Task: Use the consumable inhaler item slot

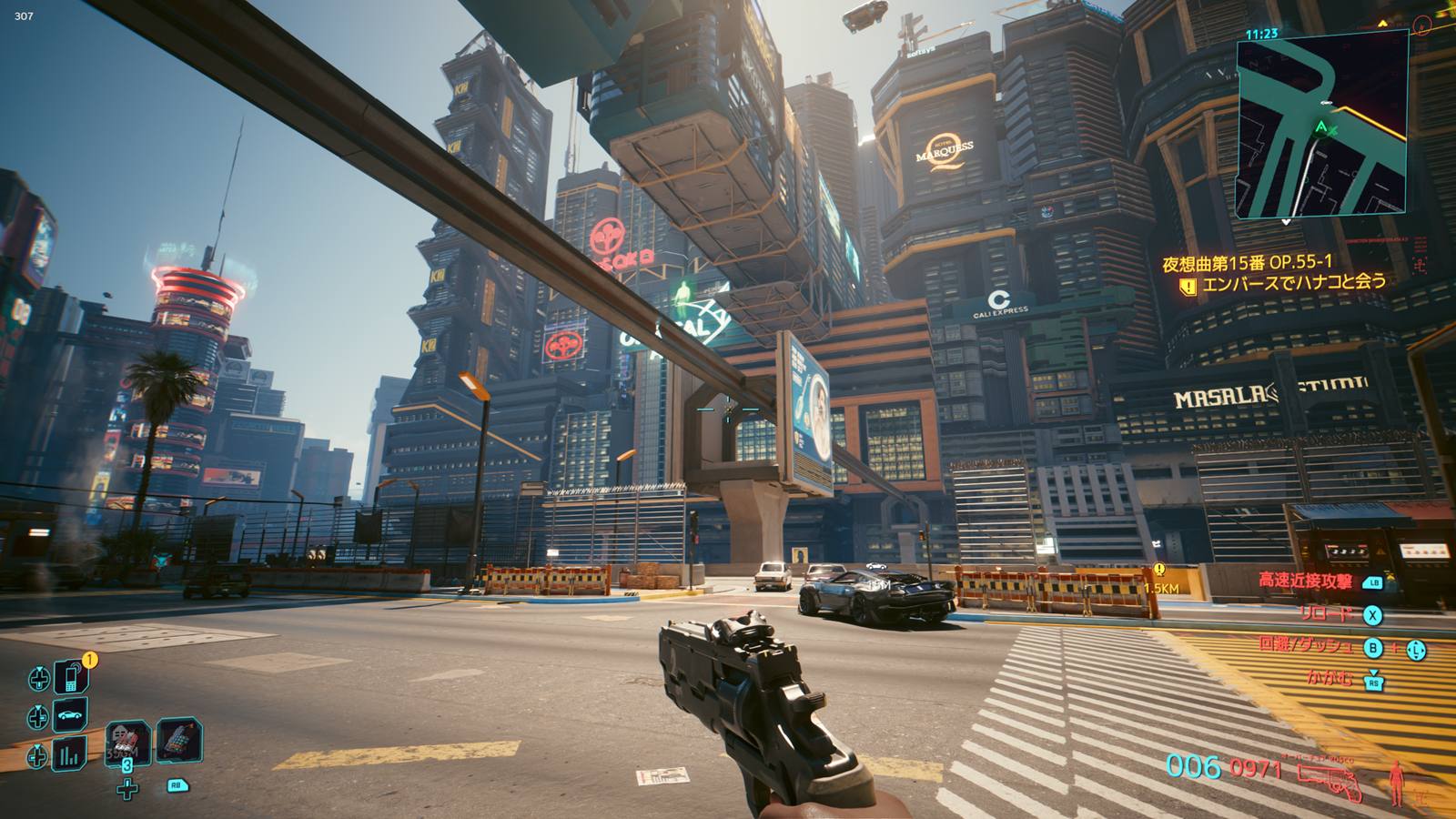Action: click(179, 739)
